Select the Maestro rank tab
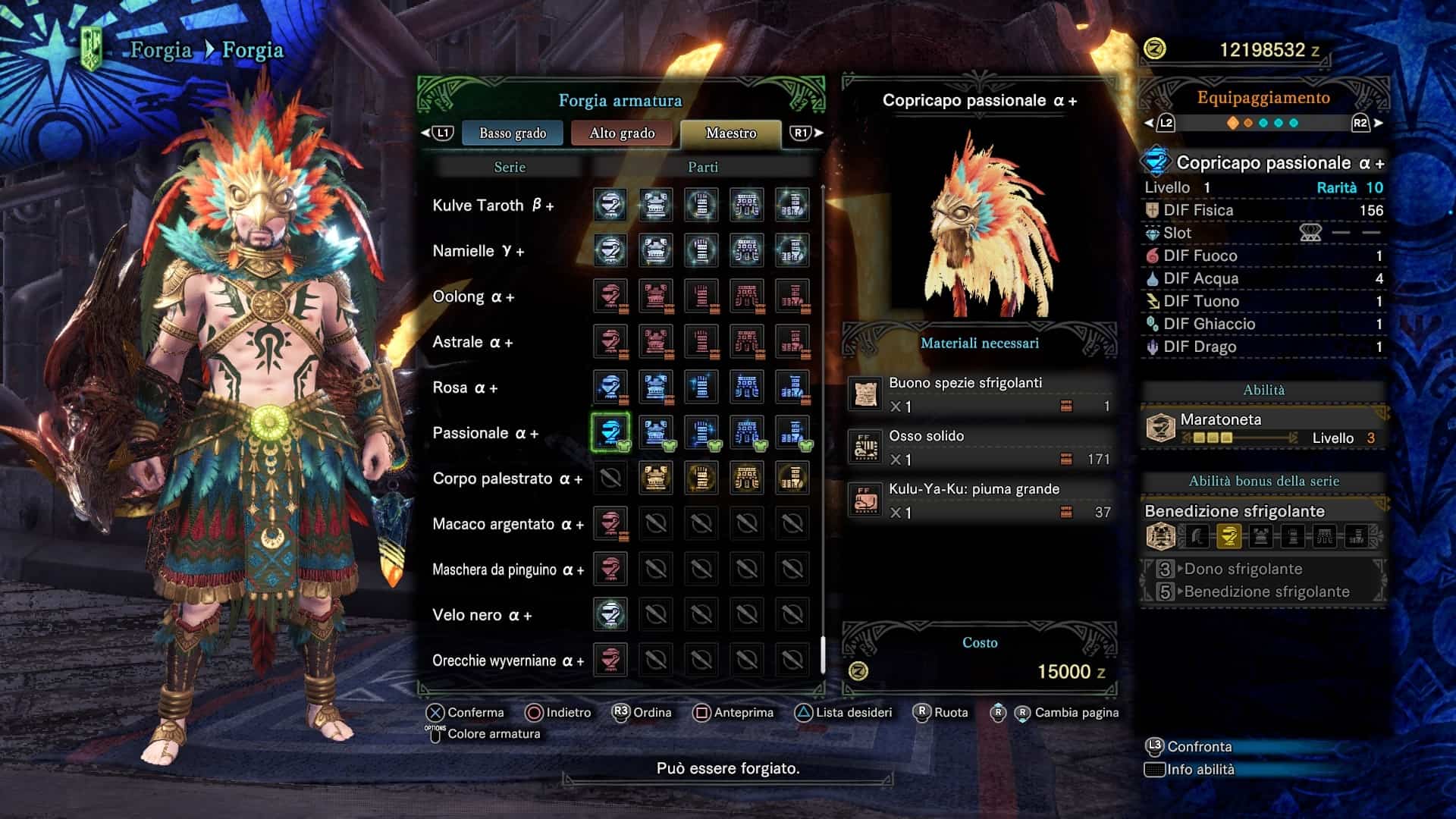The height and width of the screenshot is (819, 1456). point(731,133)
